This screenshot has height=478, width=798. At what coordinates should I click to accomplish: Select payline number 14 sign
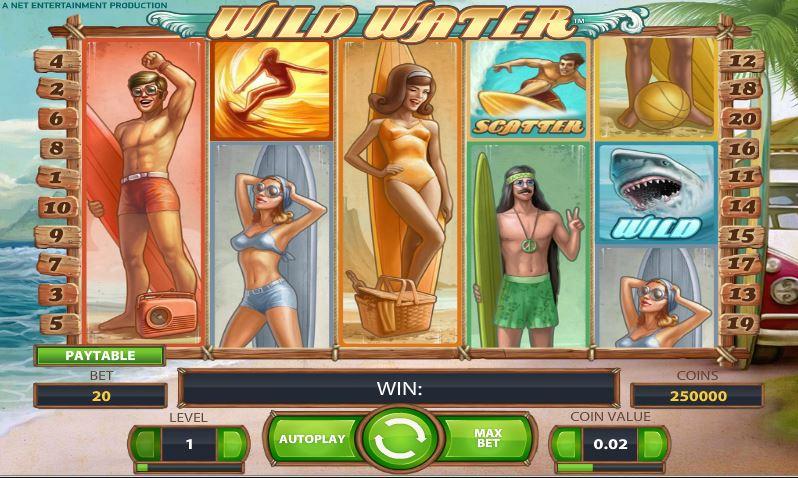point(741,207)
